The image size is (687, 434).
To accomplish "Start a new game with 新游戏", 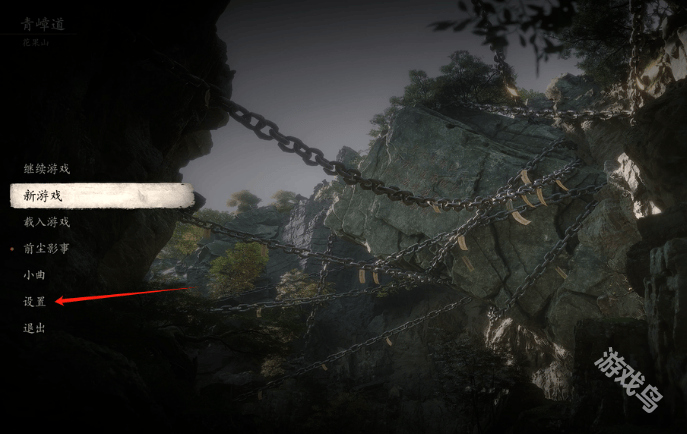I will pos(42,196).
